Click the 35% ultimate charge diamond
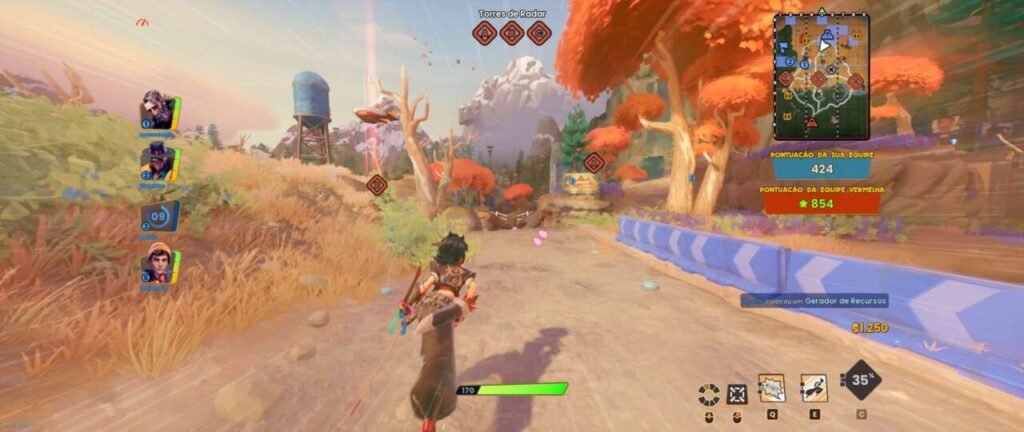Viewport: 1024px width, 432px height. [861, 380]
